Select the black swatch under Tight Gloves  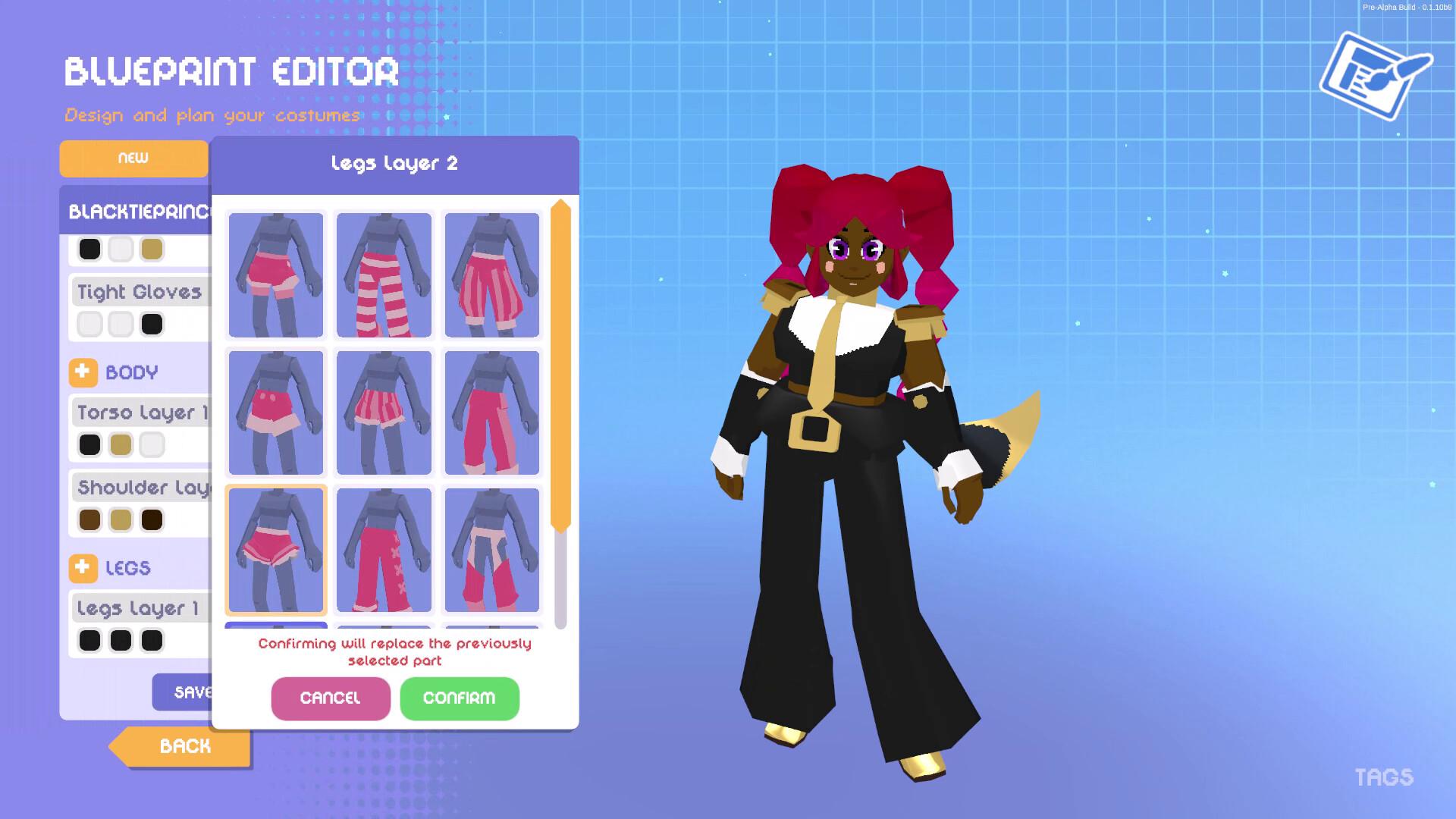[x=152, y=324]
